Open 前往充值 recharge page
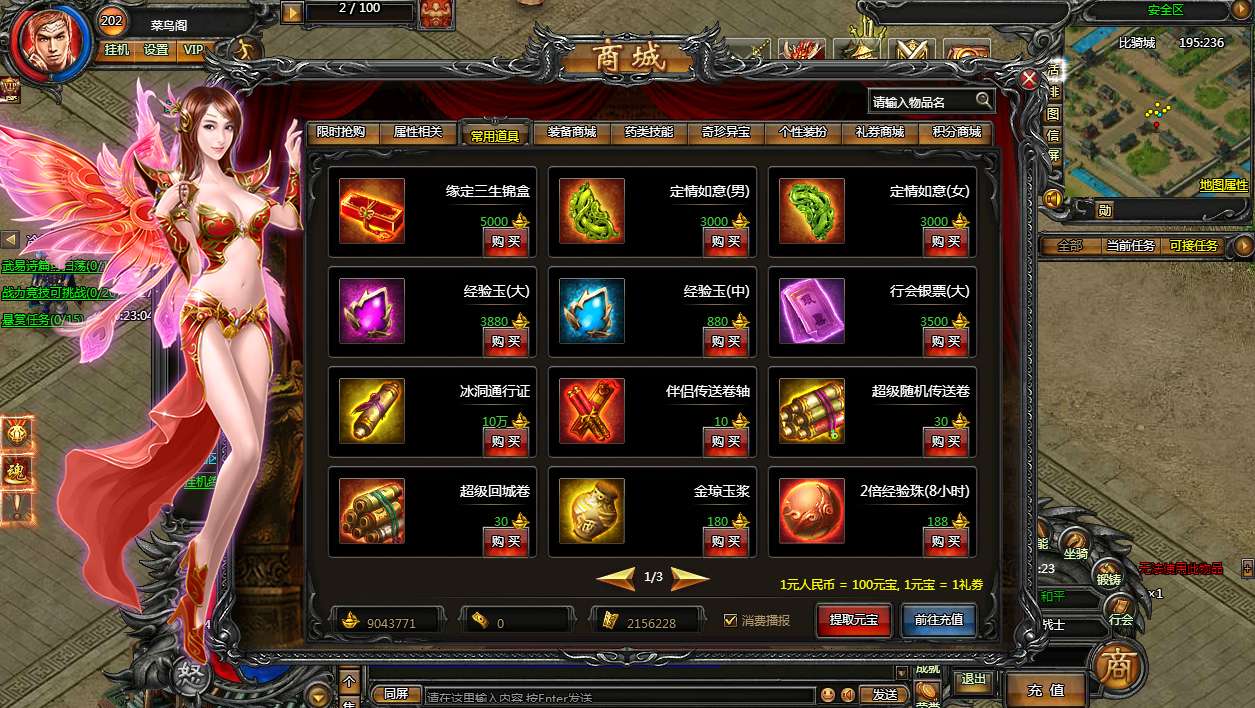Image resolution: width=1255 pixels, height=708 pixels. [938, 620]
